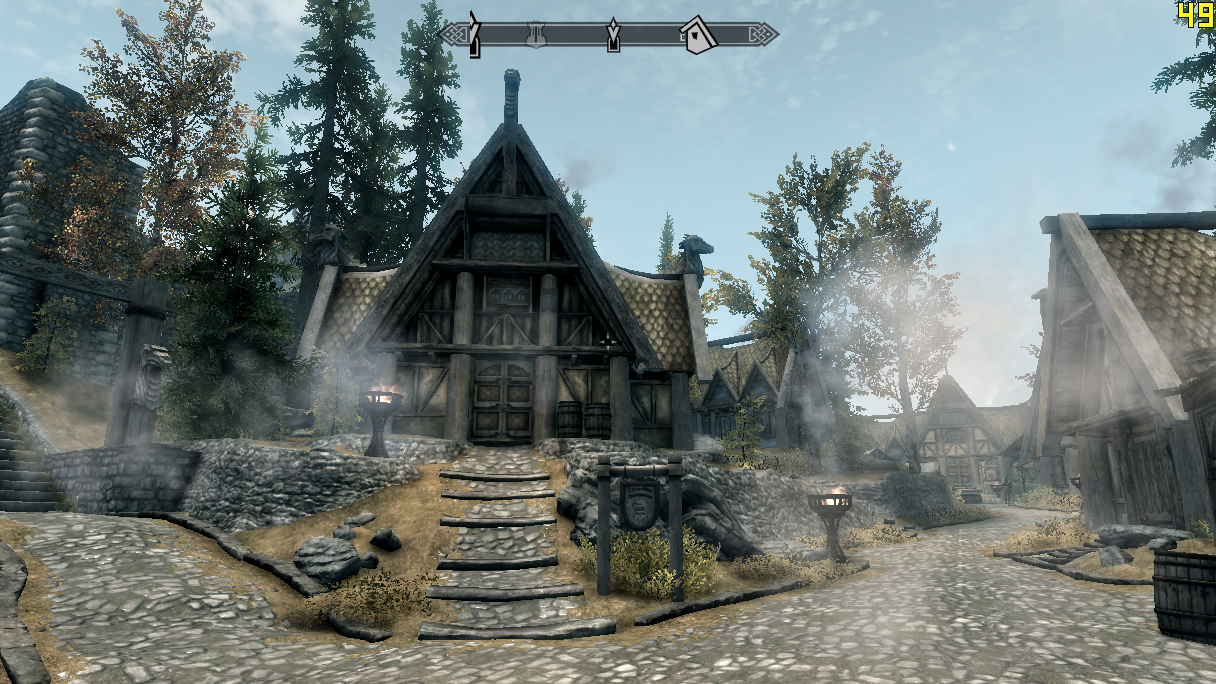Select the jagged marker at the compass's left end
1216x684 pixels.
pos(475,33)
